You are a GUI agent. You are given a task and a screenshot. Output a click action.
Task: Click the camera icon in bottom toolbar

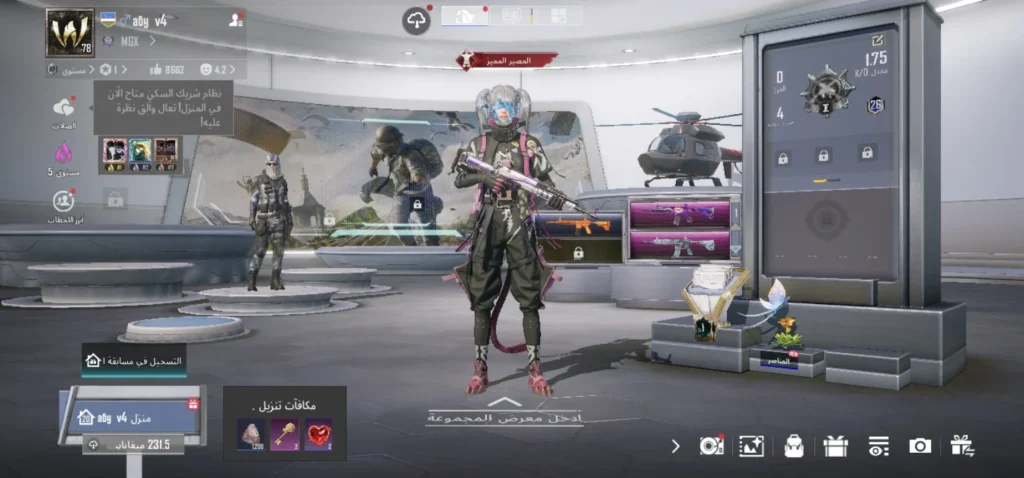click(x=920, y=446)
